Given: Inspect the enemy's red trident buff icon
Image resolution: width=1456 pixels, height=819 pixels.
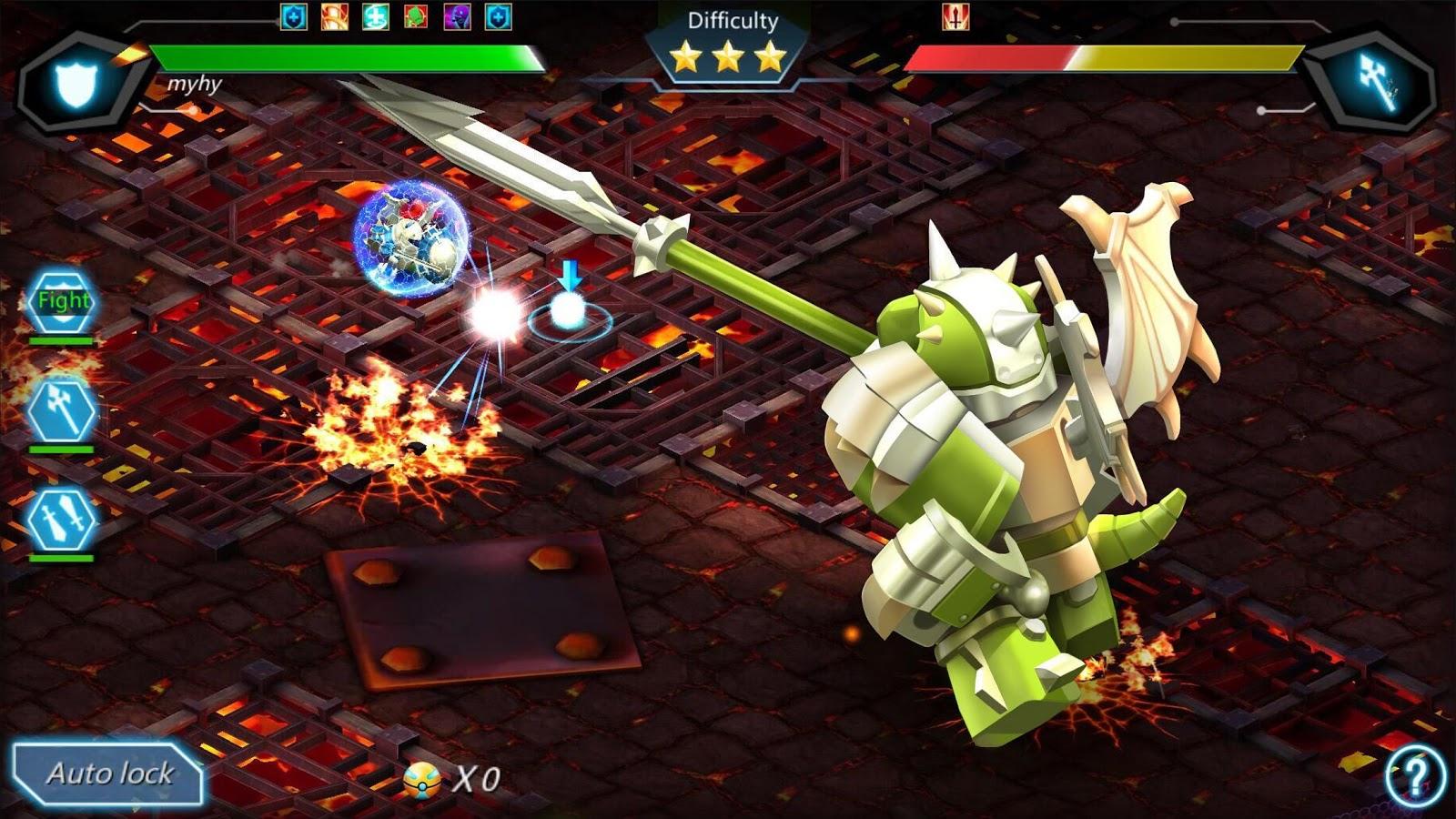Looking at the screenshot, I should (955, 16).
